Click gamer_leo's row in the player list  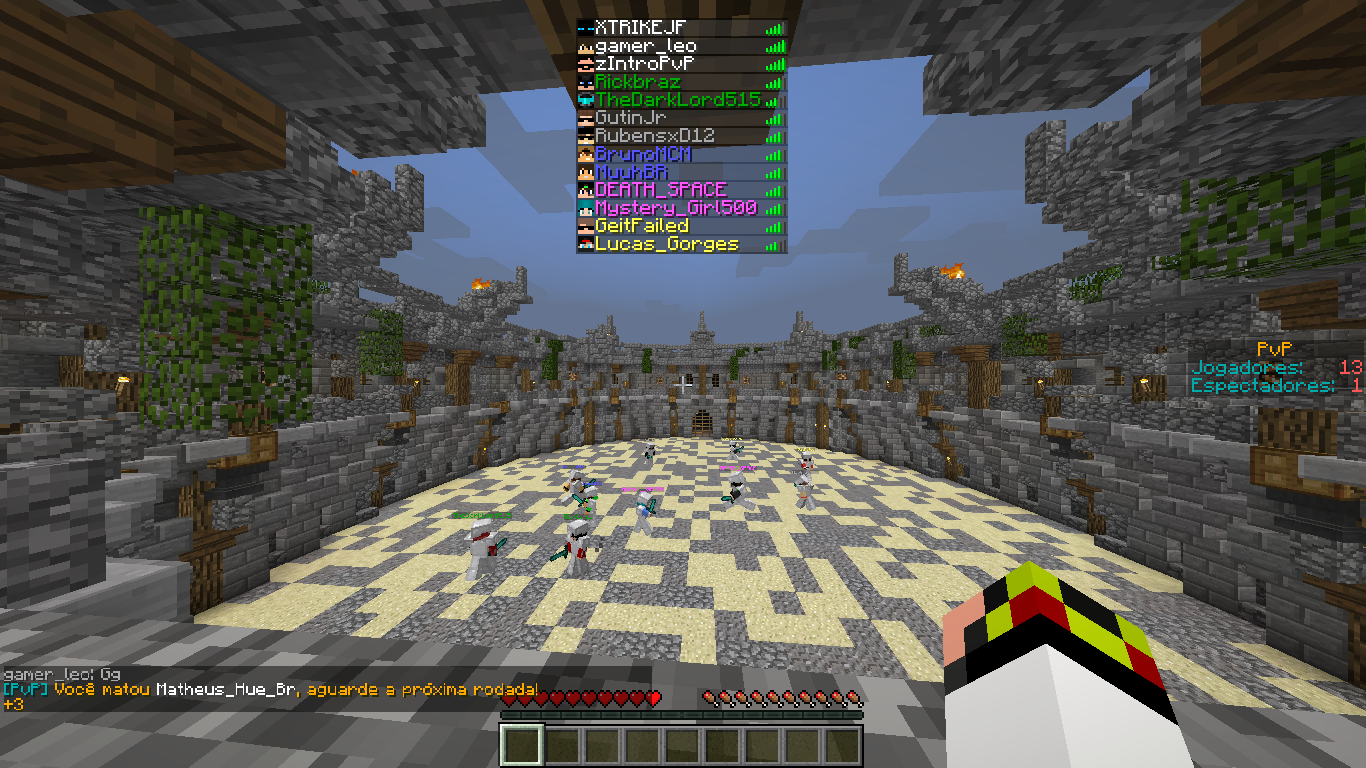pos(646,47)
